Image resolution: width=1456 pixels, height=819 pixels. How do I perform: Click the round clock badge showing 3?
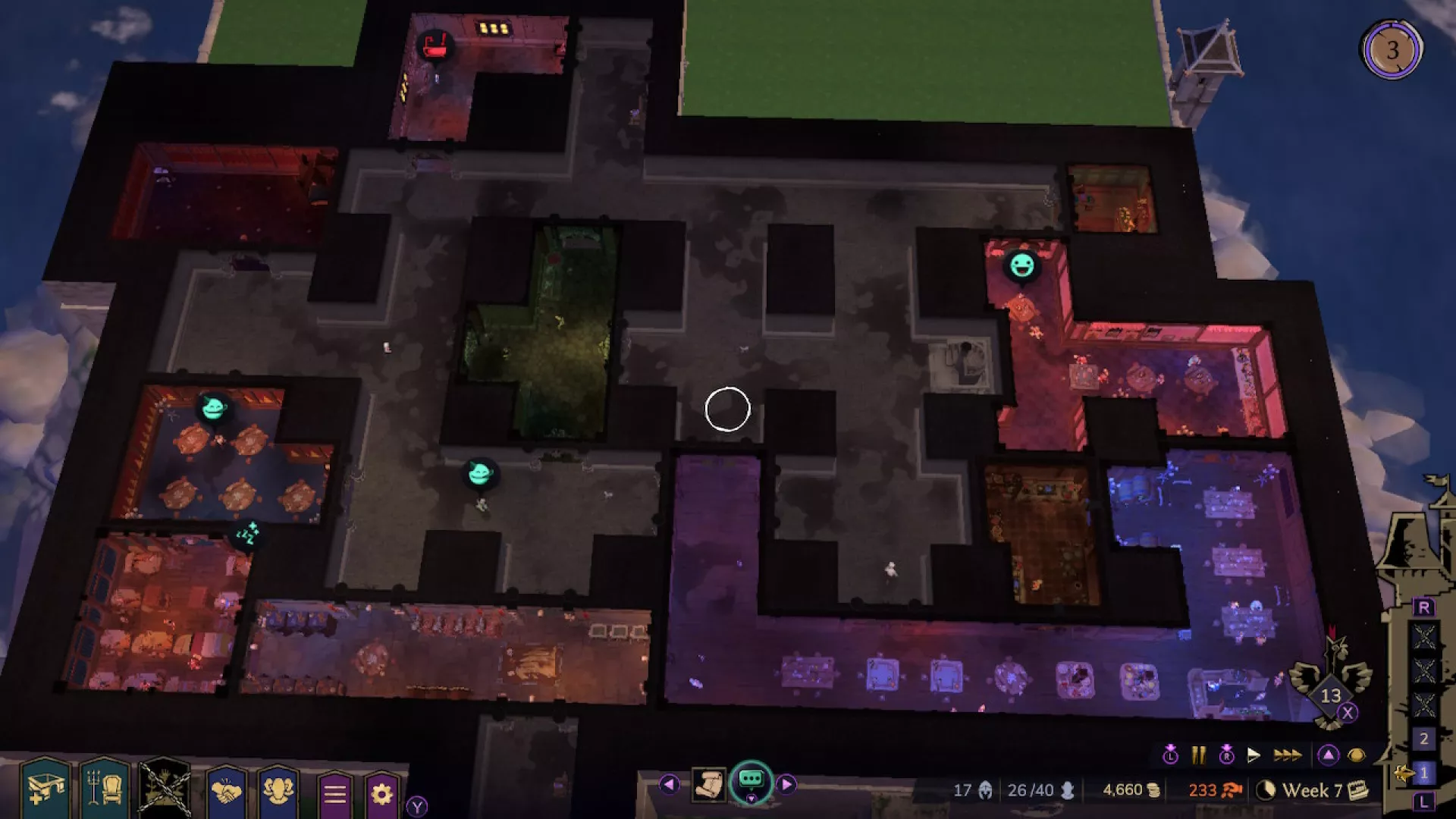pyautogui.click(x=1392, y=50)
